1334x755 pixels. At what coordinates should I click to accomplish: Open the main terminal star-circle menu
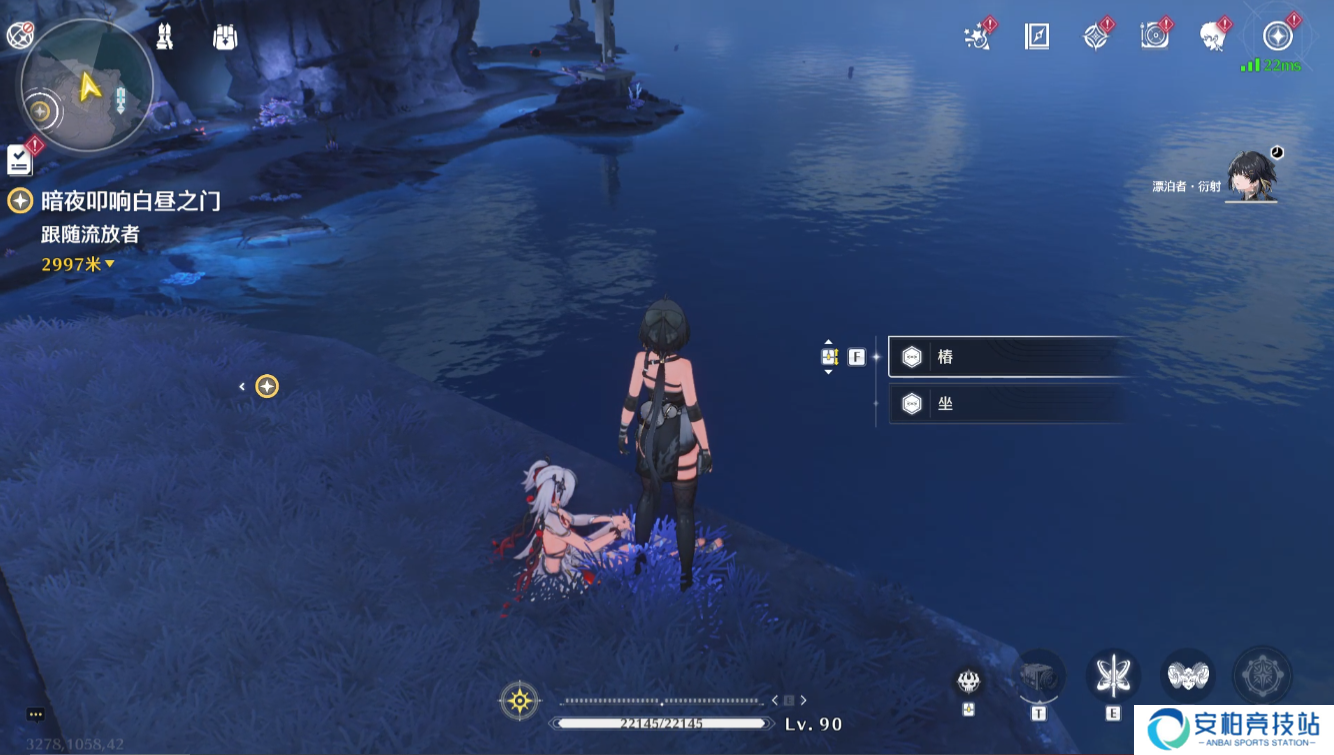[1277, 37]
